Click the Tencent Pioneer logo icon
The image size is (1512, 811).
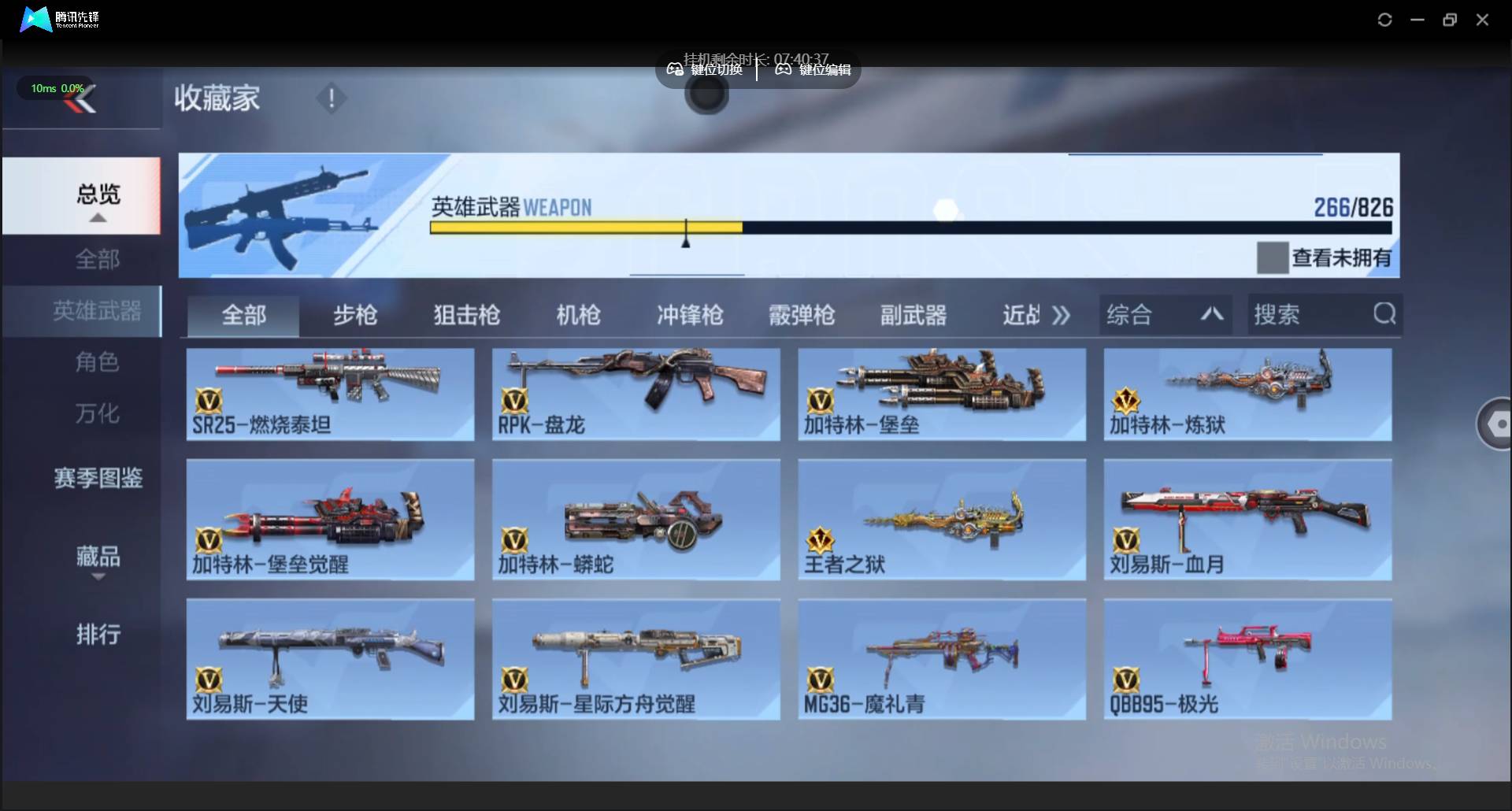click(34, 19)
